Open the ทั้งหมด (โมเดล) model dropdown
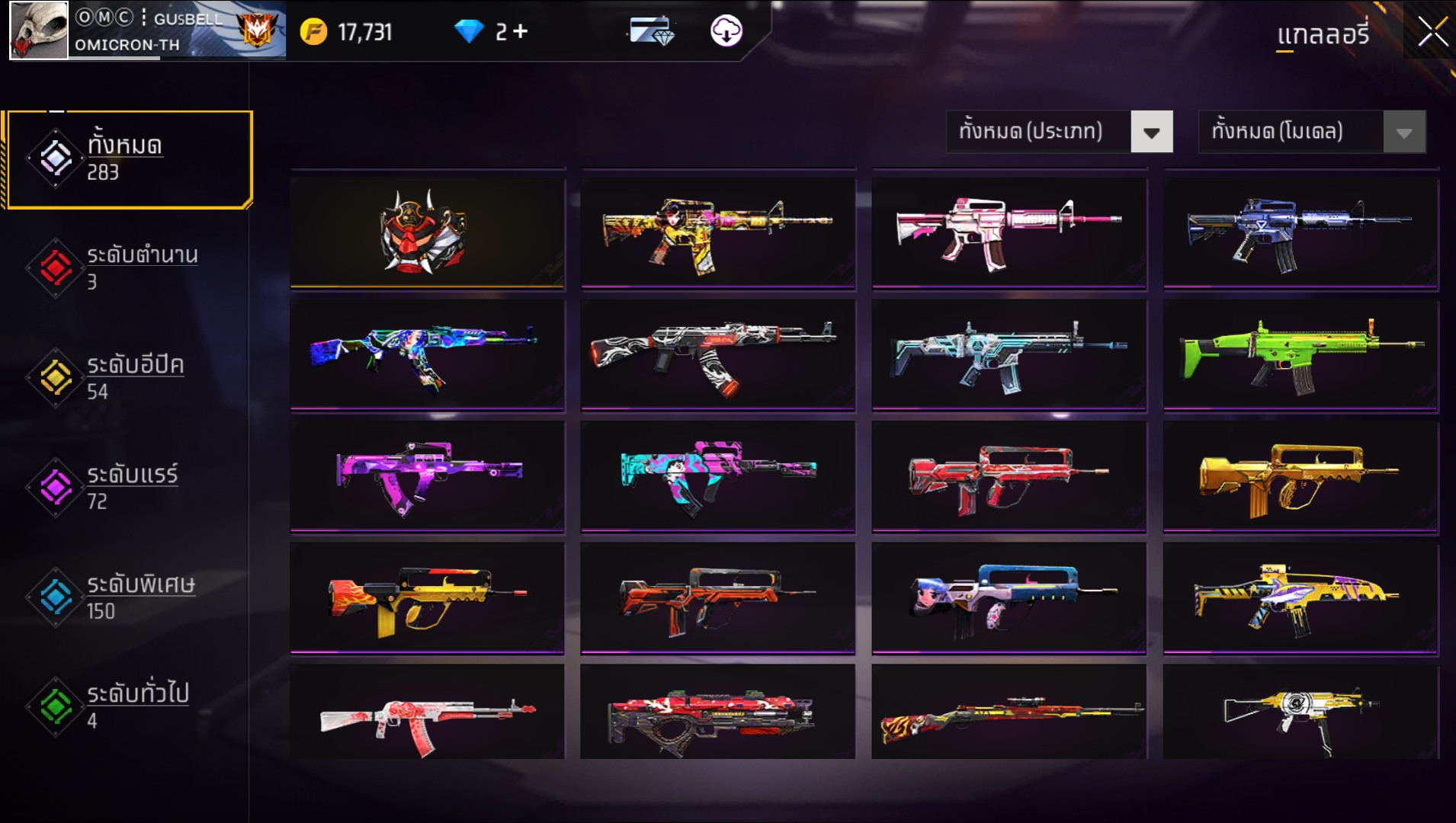Viewport: 1456px width, 823px height. (1311, 132)
